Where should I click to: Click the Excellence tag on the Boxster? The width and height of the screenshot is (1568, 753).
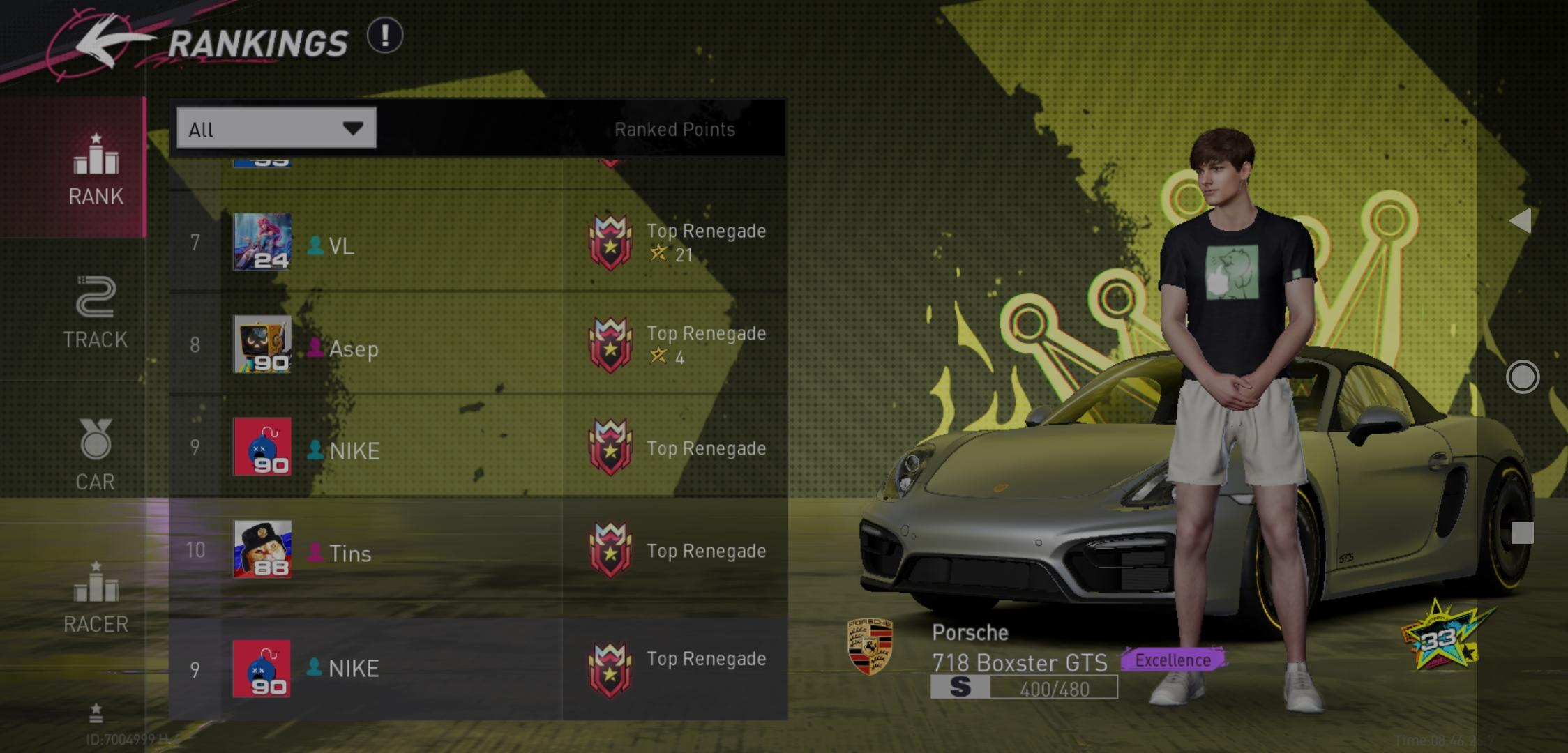point(1173,660)
